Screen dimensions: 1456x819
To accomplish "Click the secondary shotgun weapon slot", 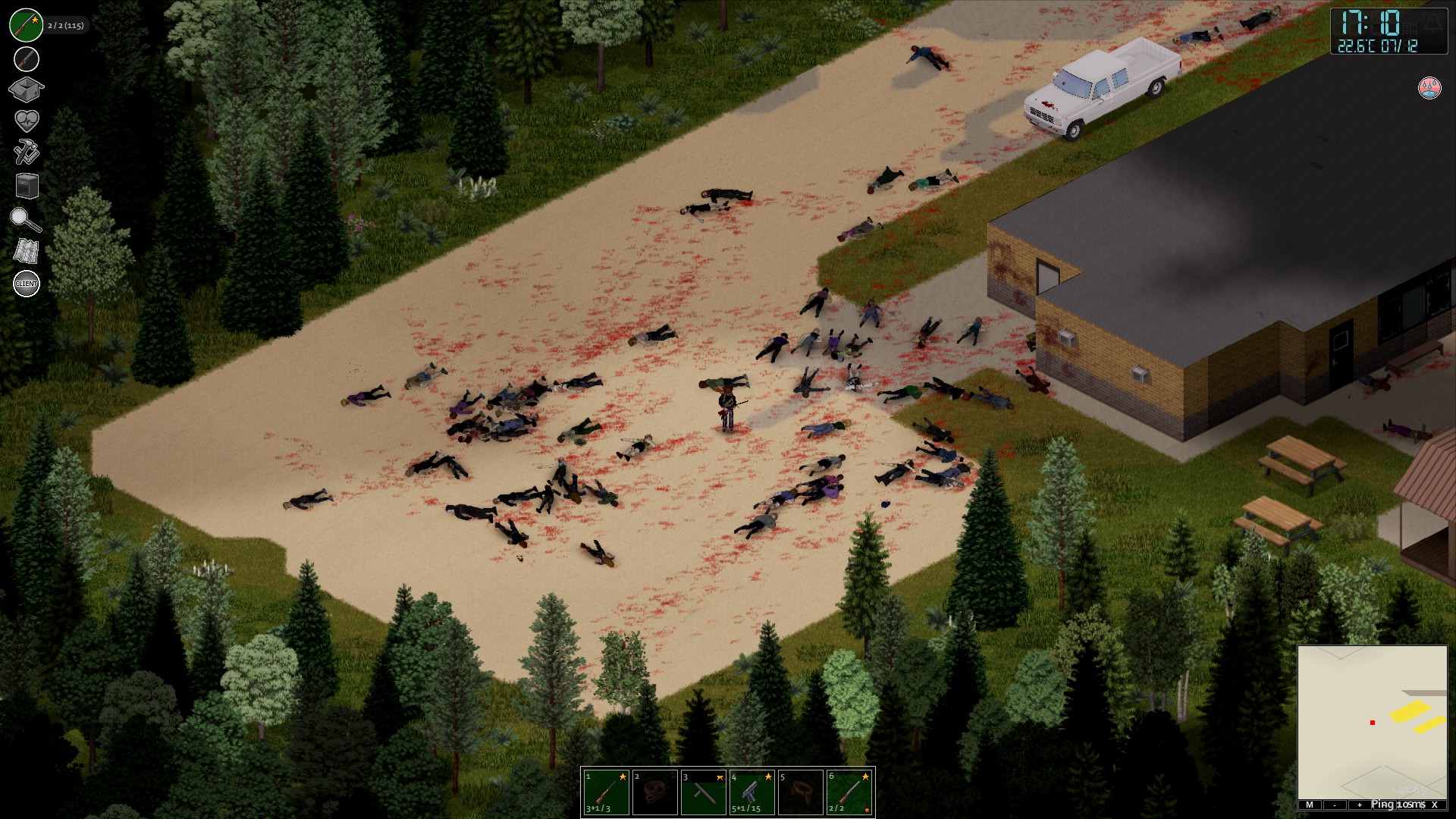I will (26, 58).
